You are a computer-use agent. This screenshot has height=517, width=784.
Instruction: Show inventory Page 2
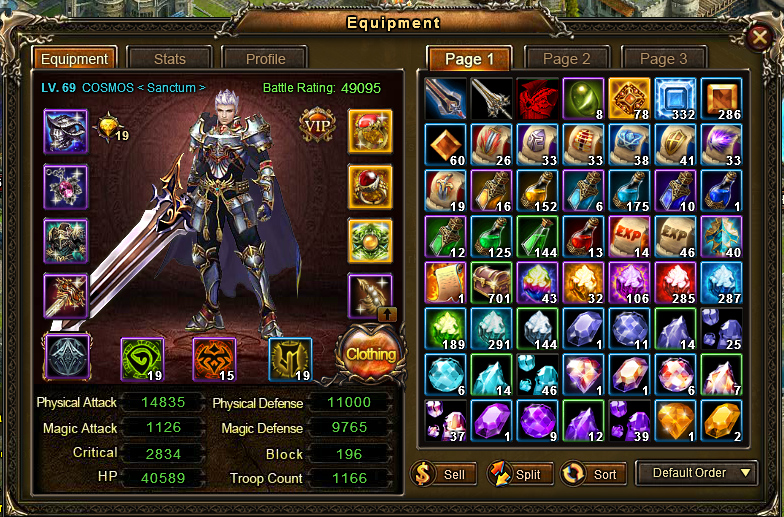566,59
